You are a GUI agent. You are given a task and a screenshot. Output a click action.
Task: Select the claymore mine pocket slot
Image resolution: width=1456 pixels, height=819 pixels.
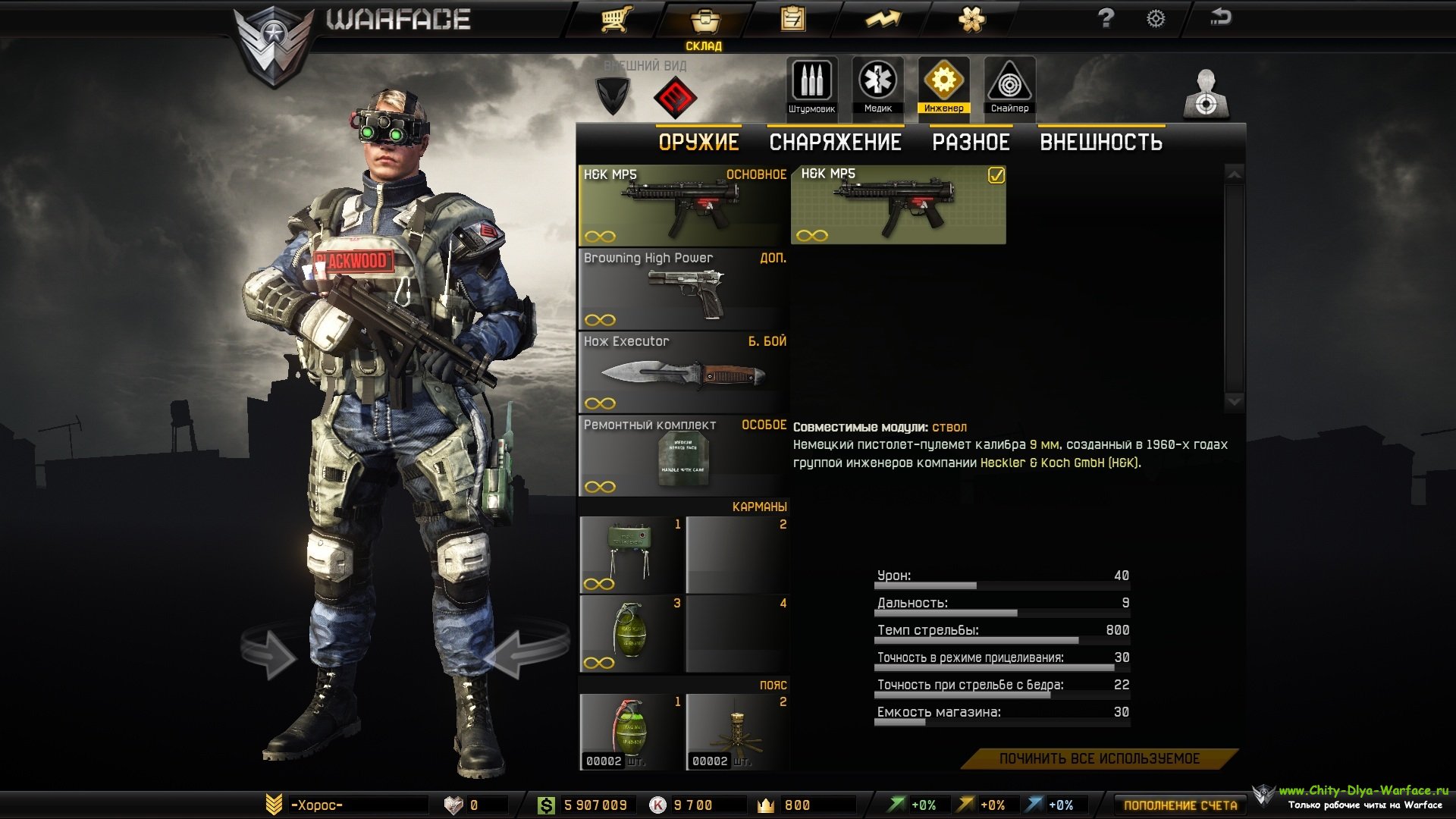[x=631, y=555]
